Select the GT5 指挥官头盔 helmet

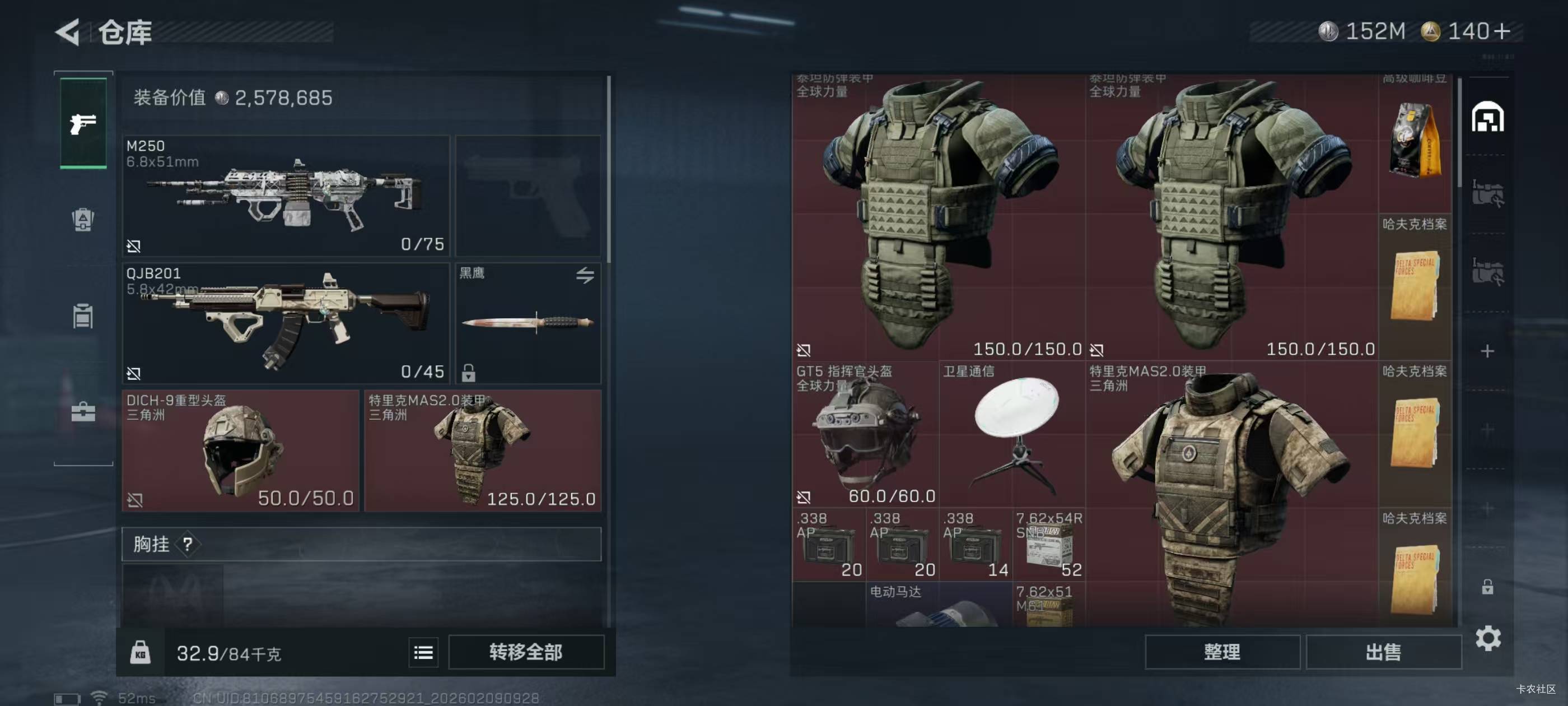864,434
